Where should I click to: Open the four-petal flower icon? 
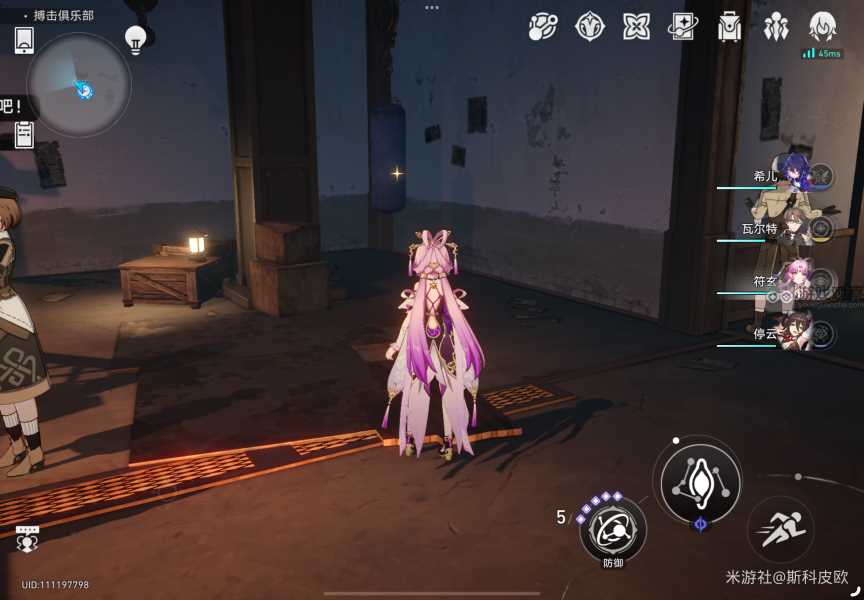(x=637, y=27)
